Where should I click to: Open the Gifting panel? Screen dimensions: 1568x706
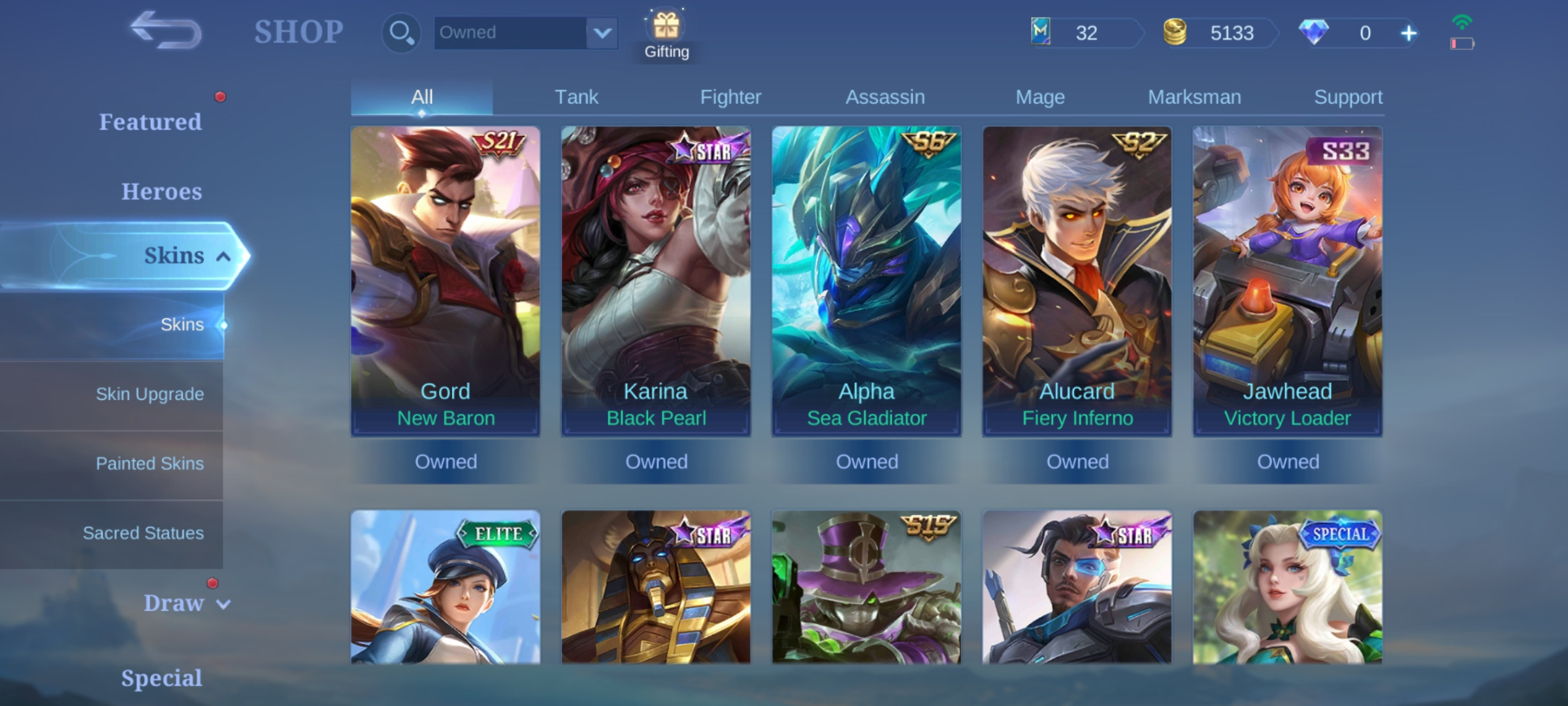click(666, 27)
